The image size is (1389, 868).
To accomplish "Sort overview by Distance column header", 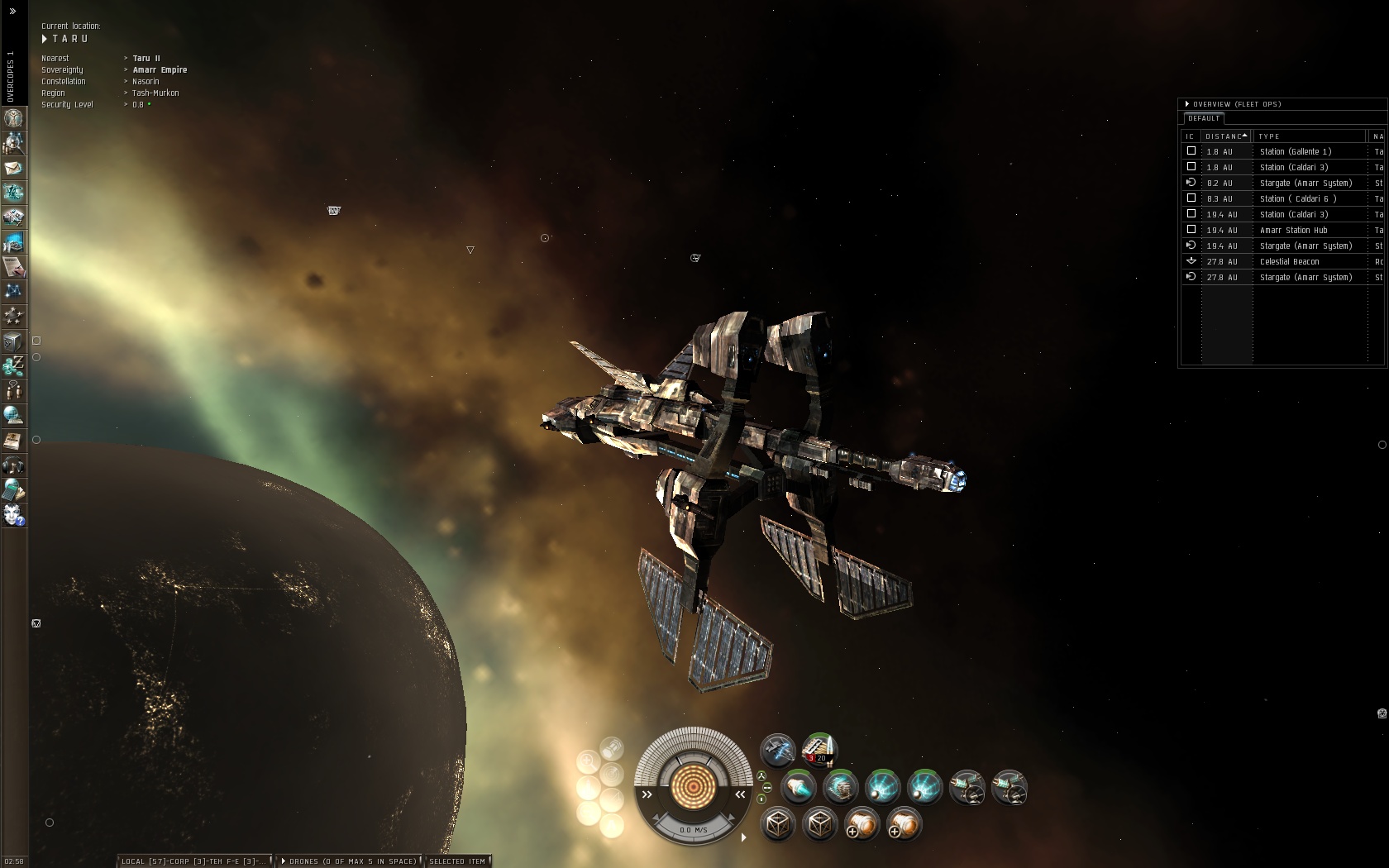I will click(x=1225, y=136).
